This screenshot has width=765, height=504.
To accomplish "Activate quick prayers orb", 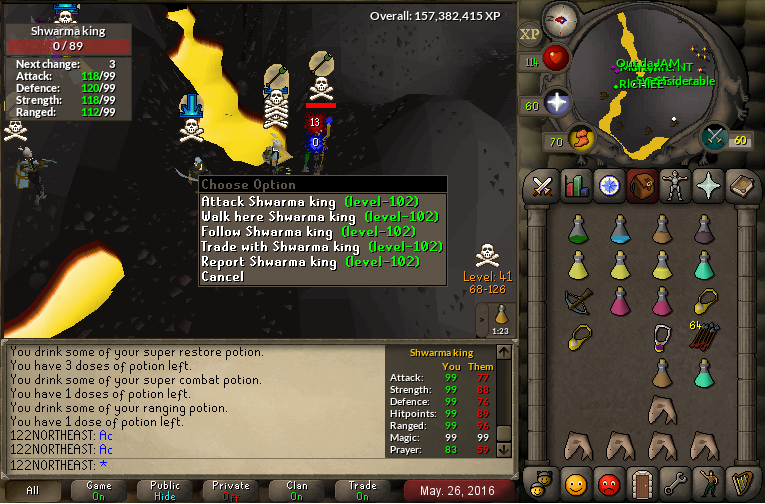I will [x=556, y=103].
